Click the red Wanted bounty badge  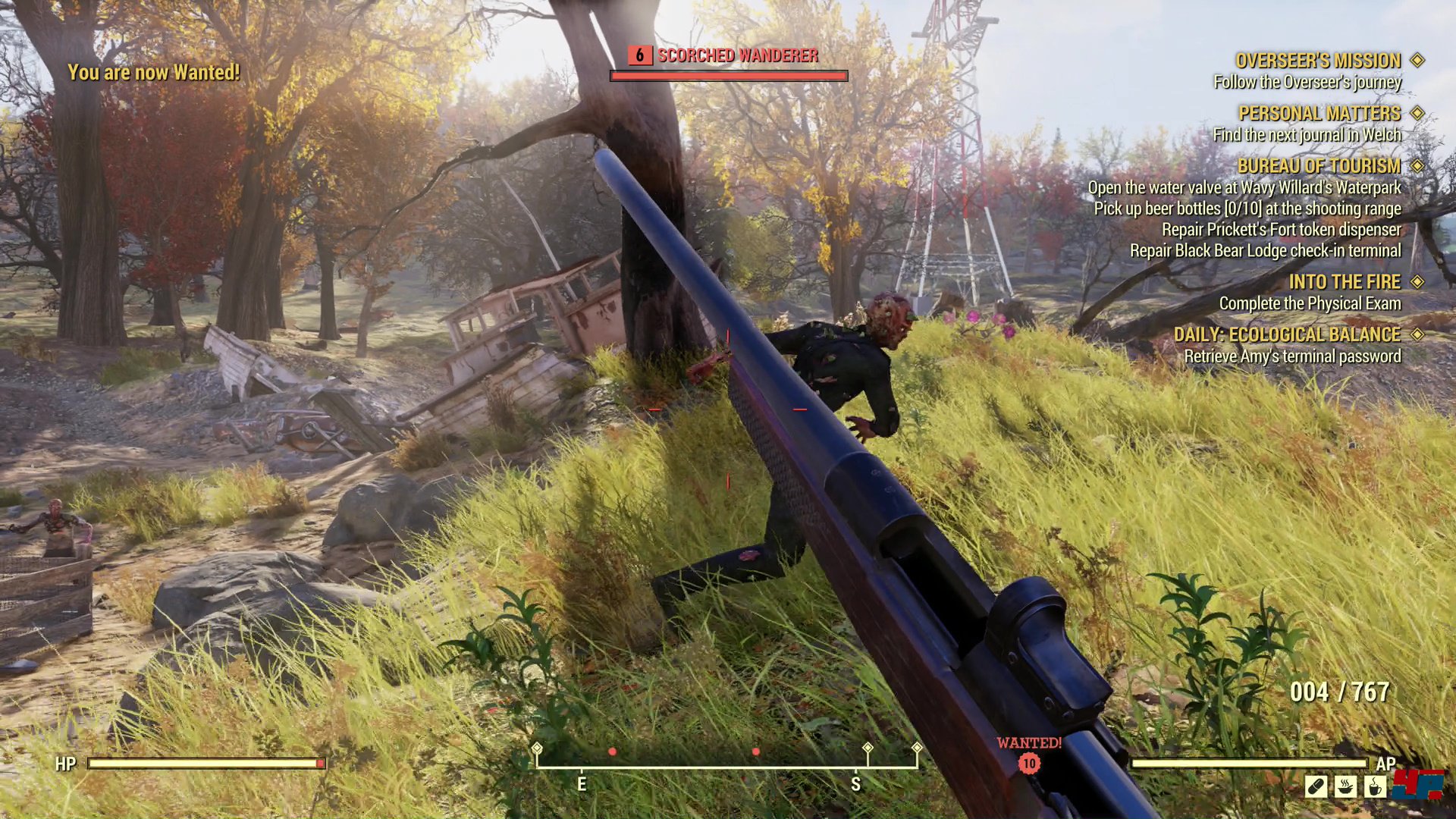[1029, 763]
